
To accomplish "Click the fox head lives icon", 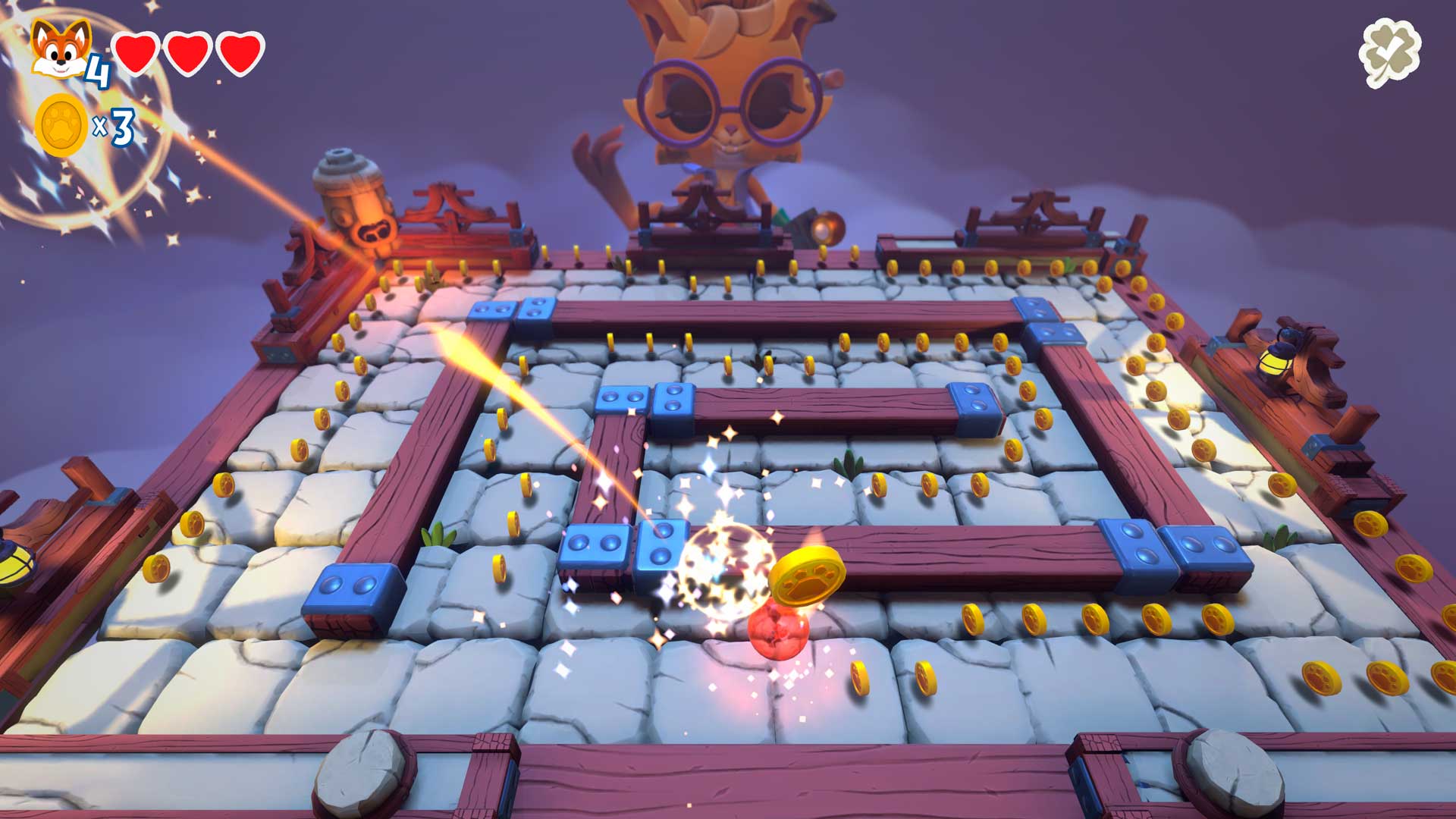I will click(61, 49).
